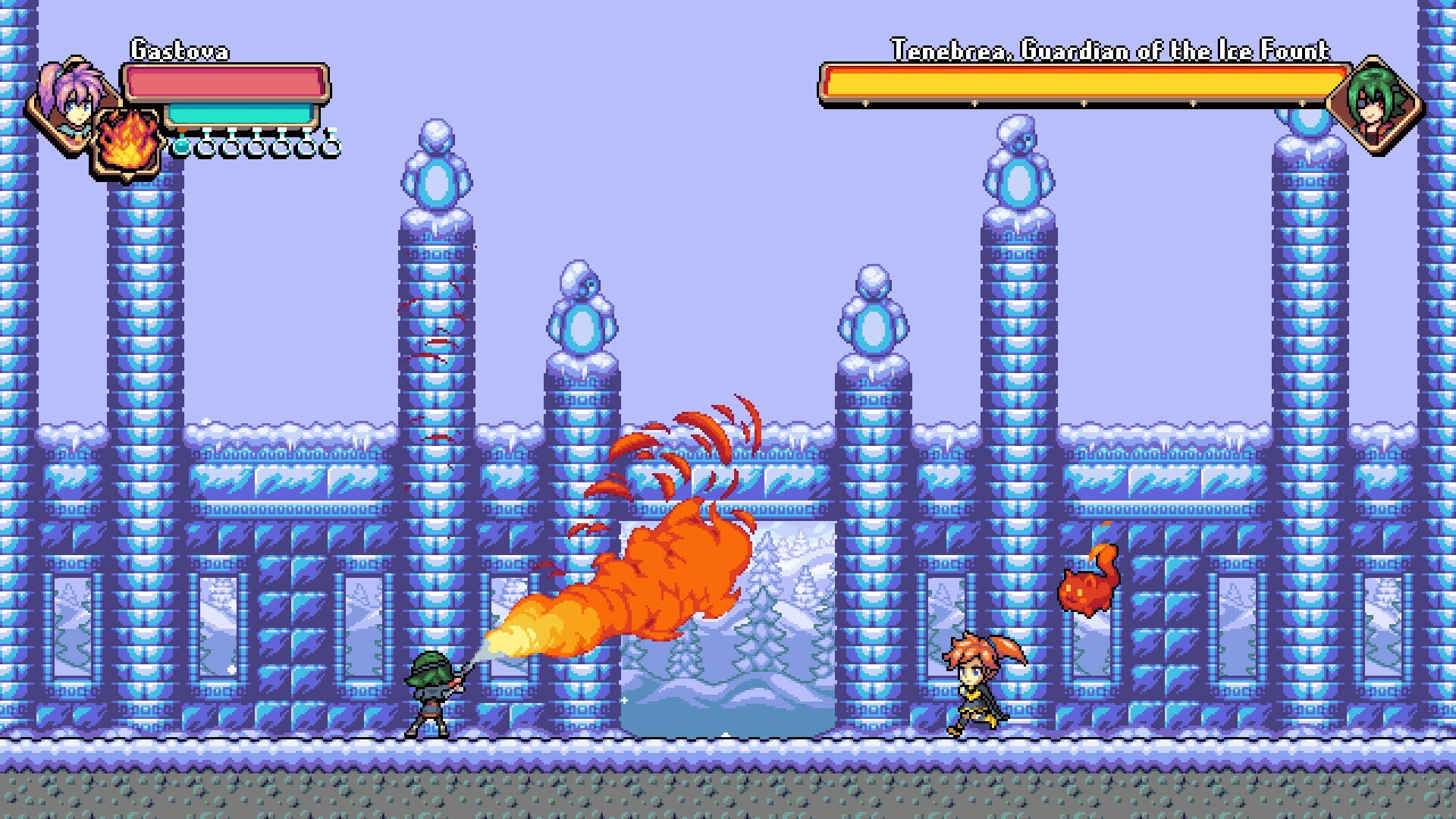
Task: Click the Gastova name label
Action: pos(180,47)
